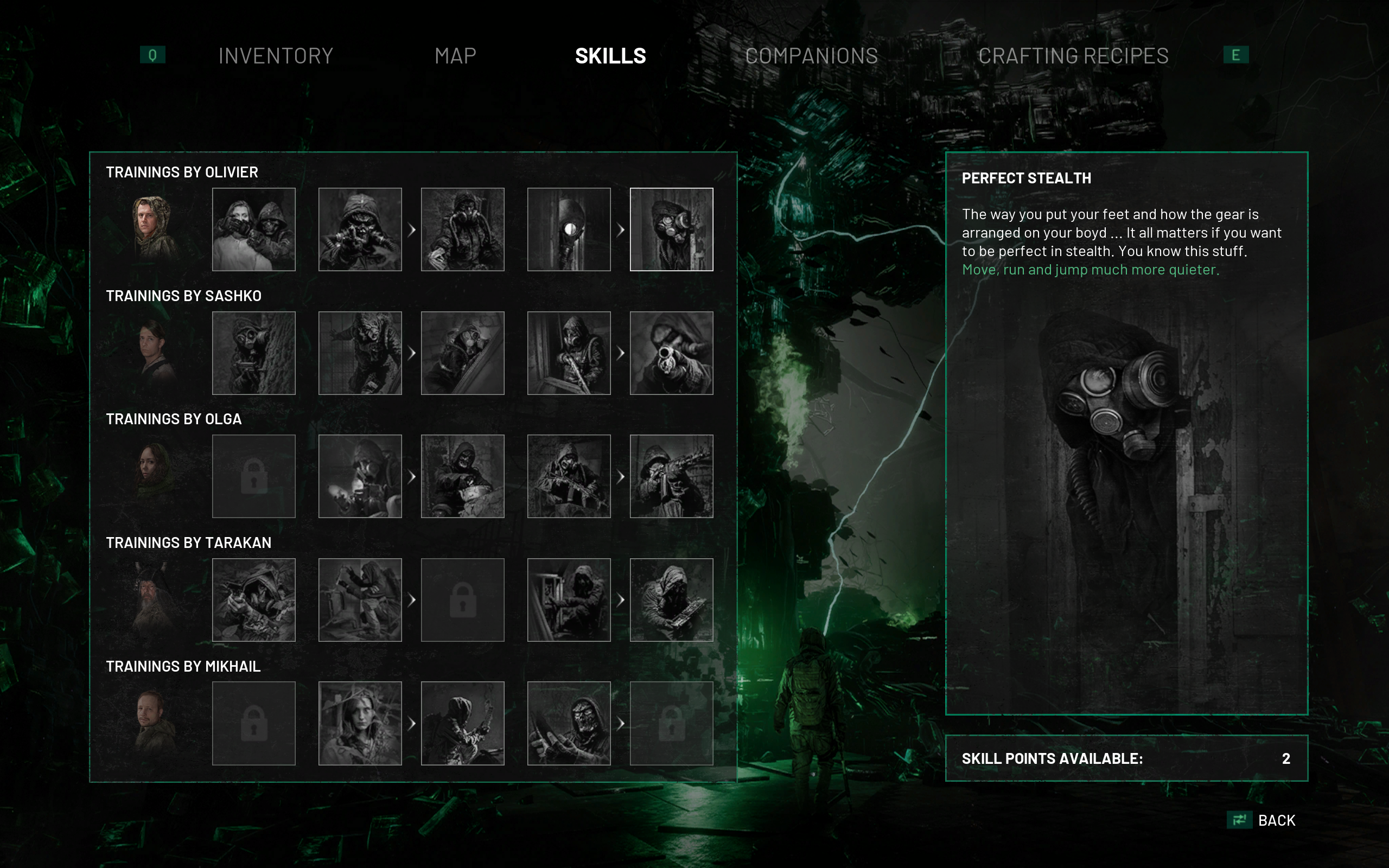Select Olivier's trainer portrait
The height and width of the screenshot is (868, 1389).
click(151, 229)
